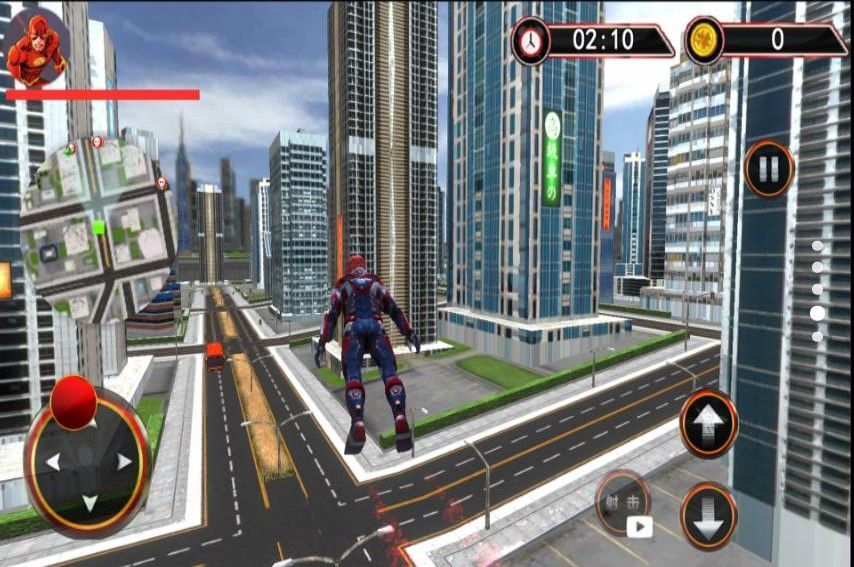Tap the down arrow descend button
The height and width of the screenshot is (567, 854).
[709, 515]
